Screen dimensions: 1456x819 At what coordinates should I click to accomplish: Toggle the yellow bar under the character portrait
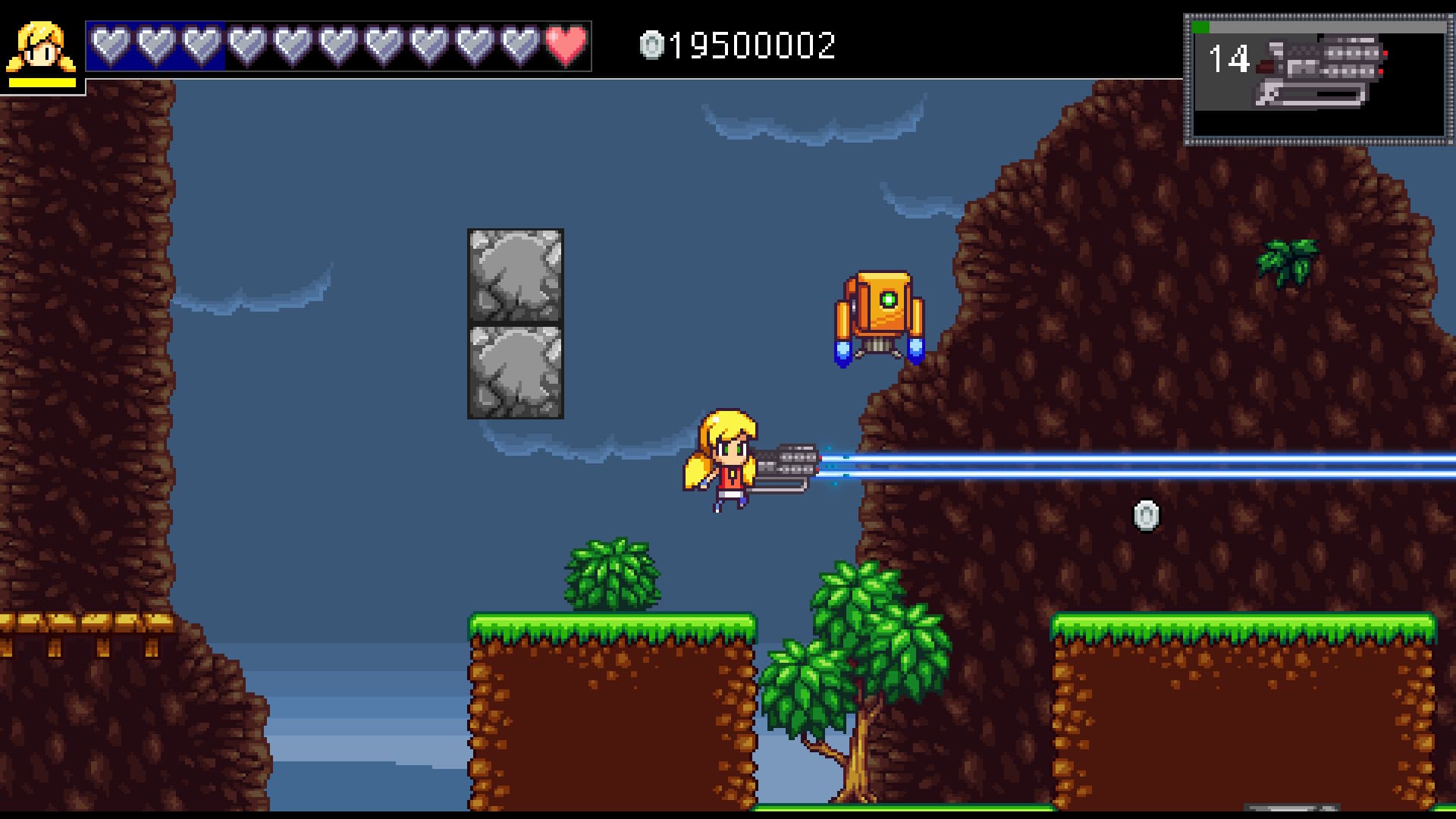tap(42, 81)
